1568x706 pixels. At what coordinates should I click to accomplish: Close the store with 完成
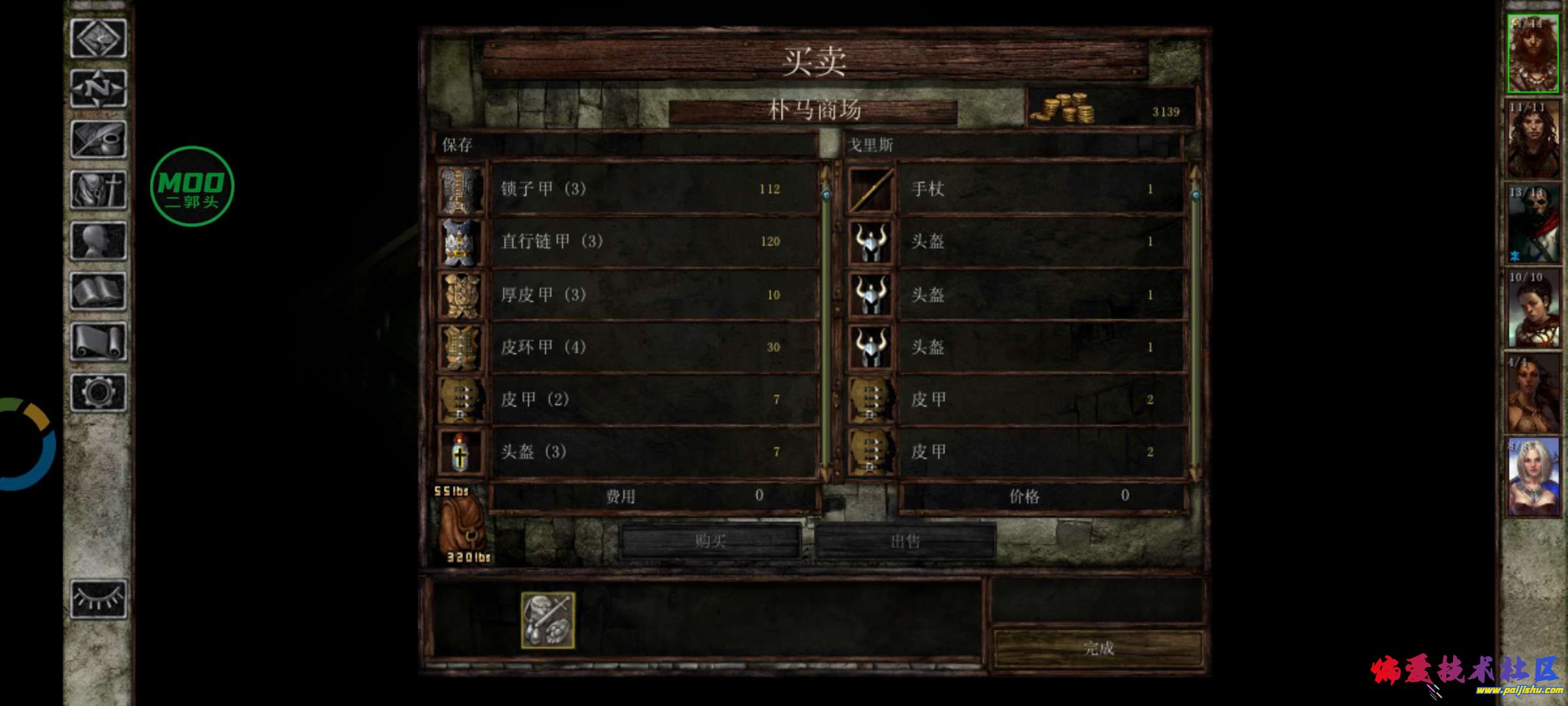pos(1098,648)
